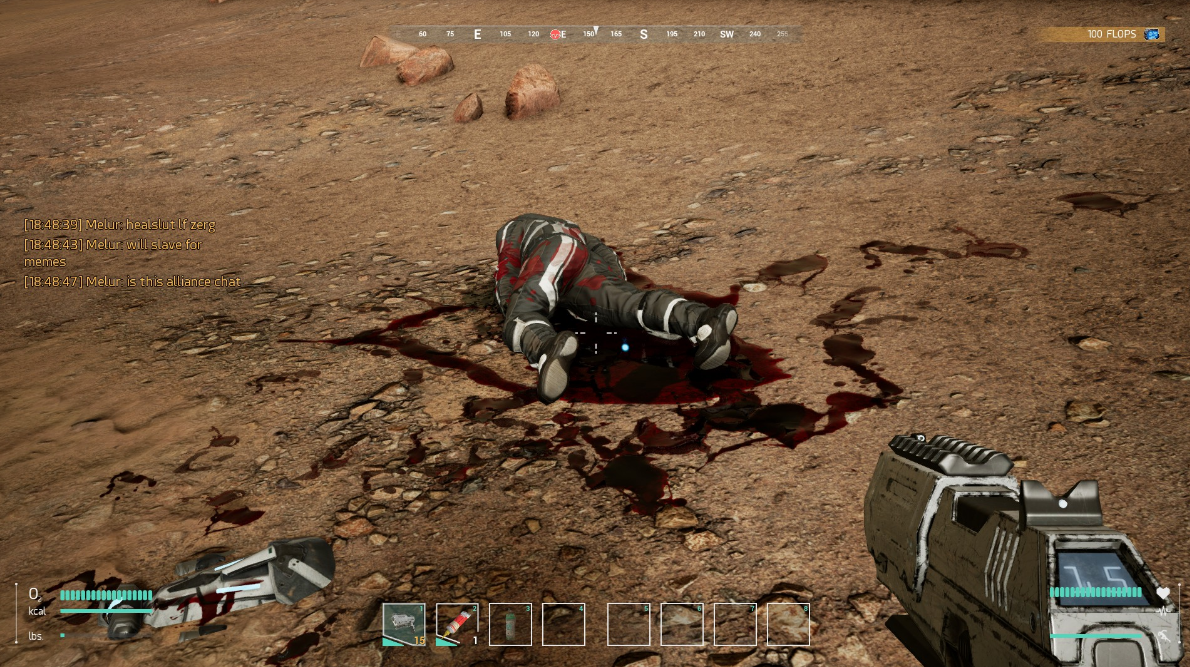Click the red marker on the compass
The height and width of the screenshot is (667, 1190).
coord(554,34)
